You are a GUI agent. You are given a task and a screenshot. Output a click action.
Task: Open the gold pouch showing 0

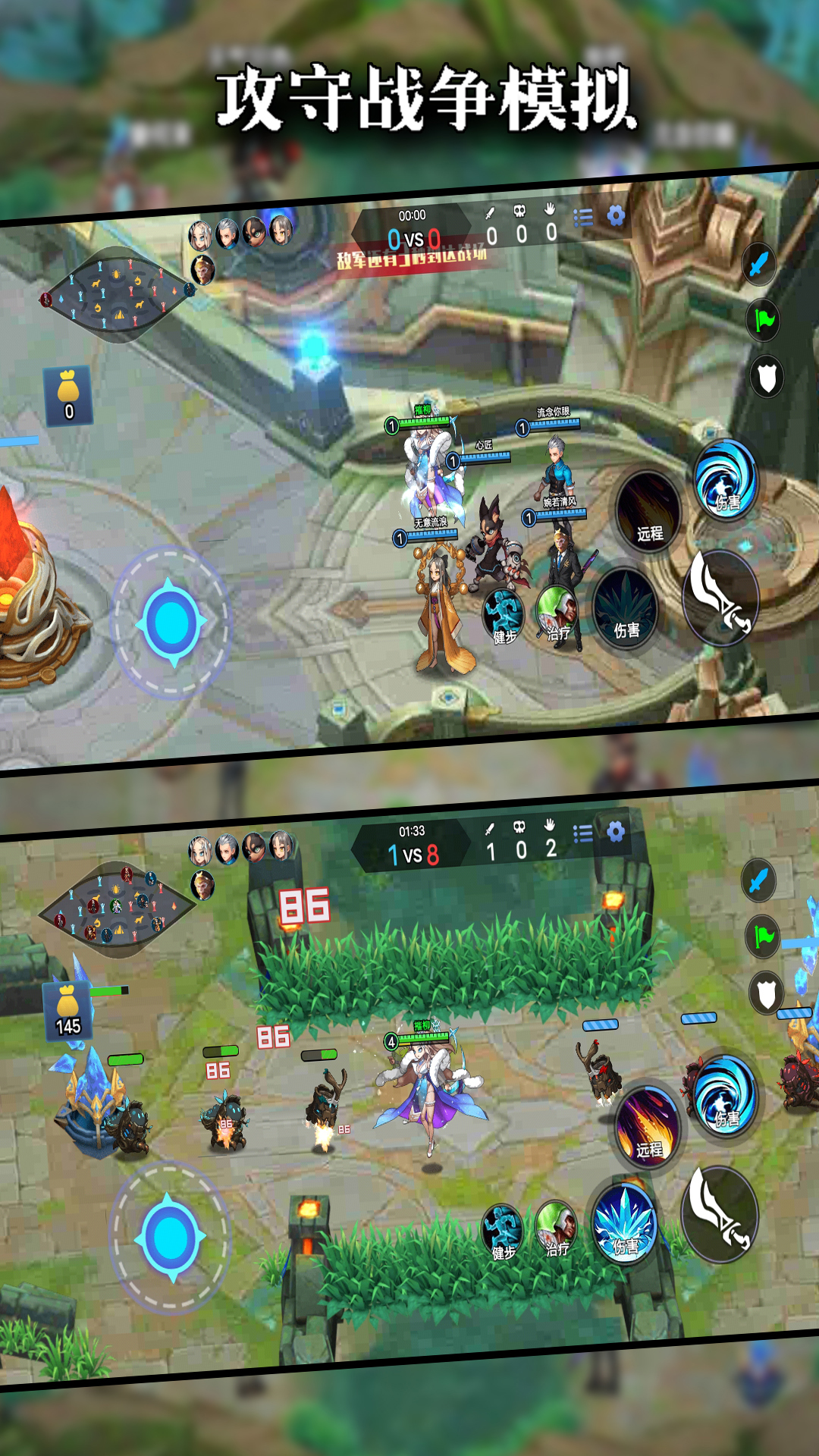(68, 396)
